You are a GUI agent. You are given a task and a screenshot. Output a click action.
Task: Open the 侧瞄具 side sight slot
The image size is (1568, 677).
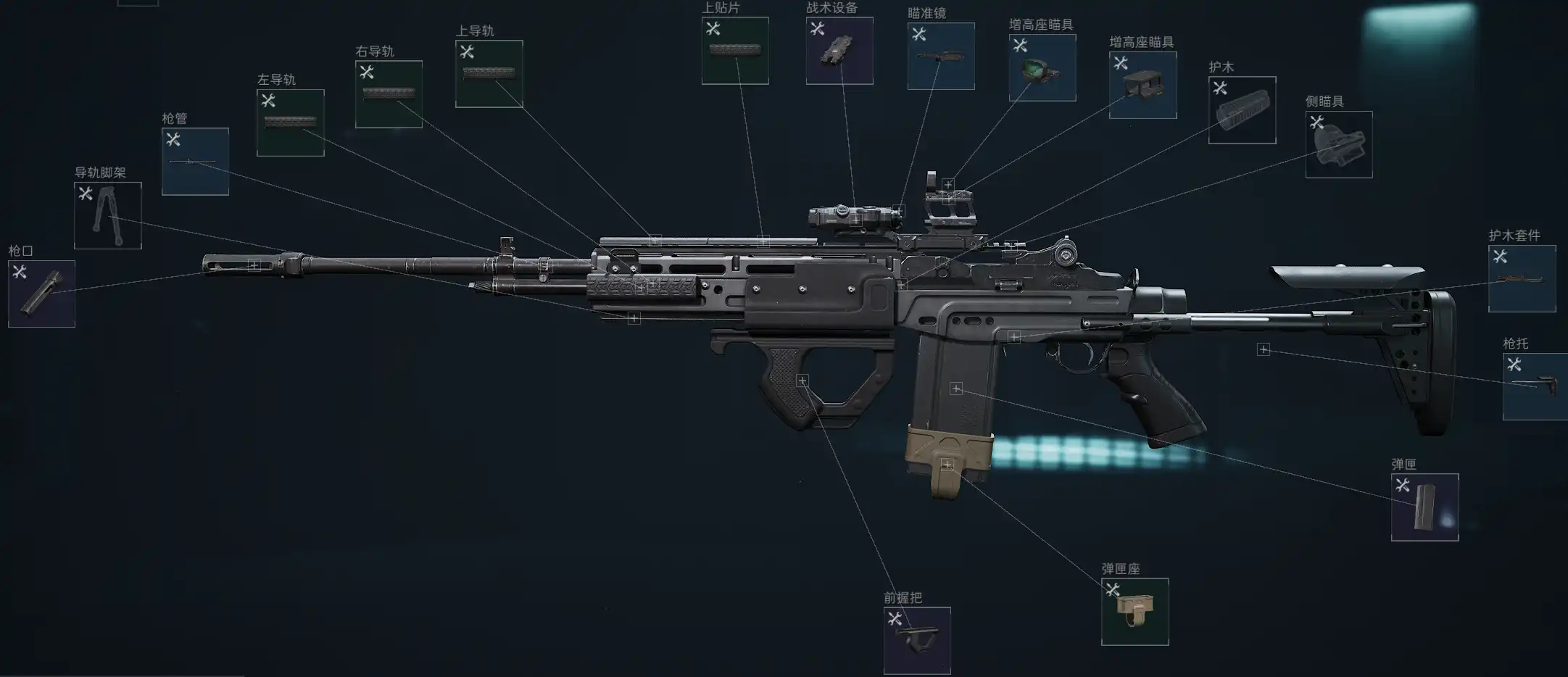click(x=1339, y=144)
